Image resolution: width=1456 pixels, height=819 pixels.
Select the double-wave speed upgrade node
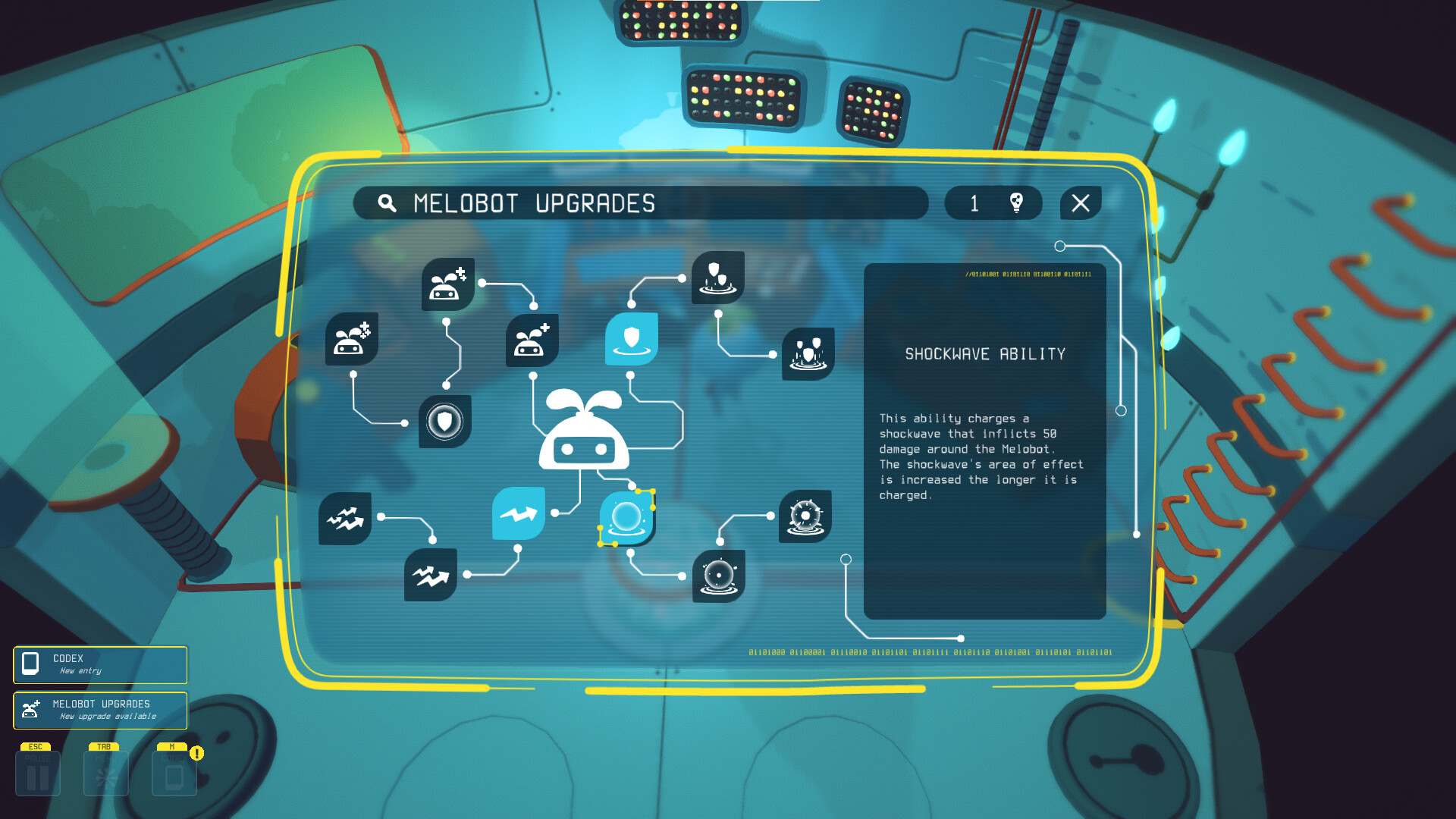click(x=429, y=575)
